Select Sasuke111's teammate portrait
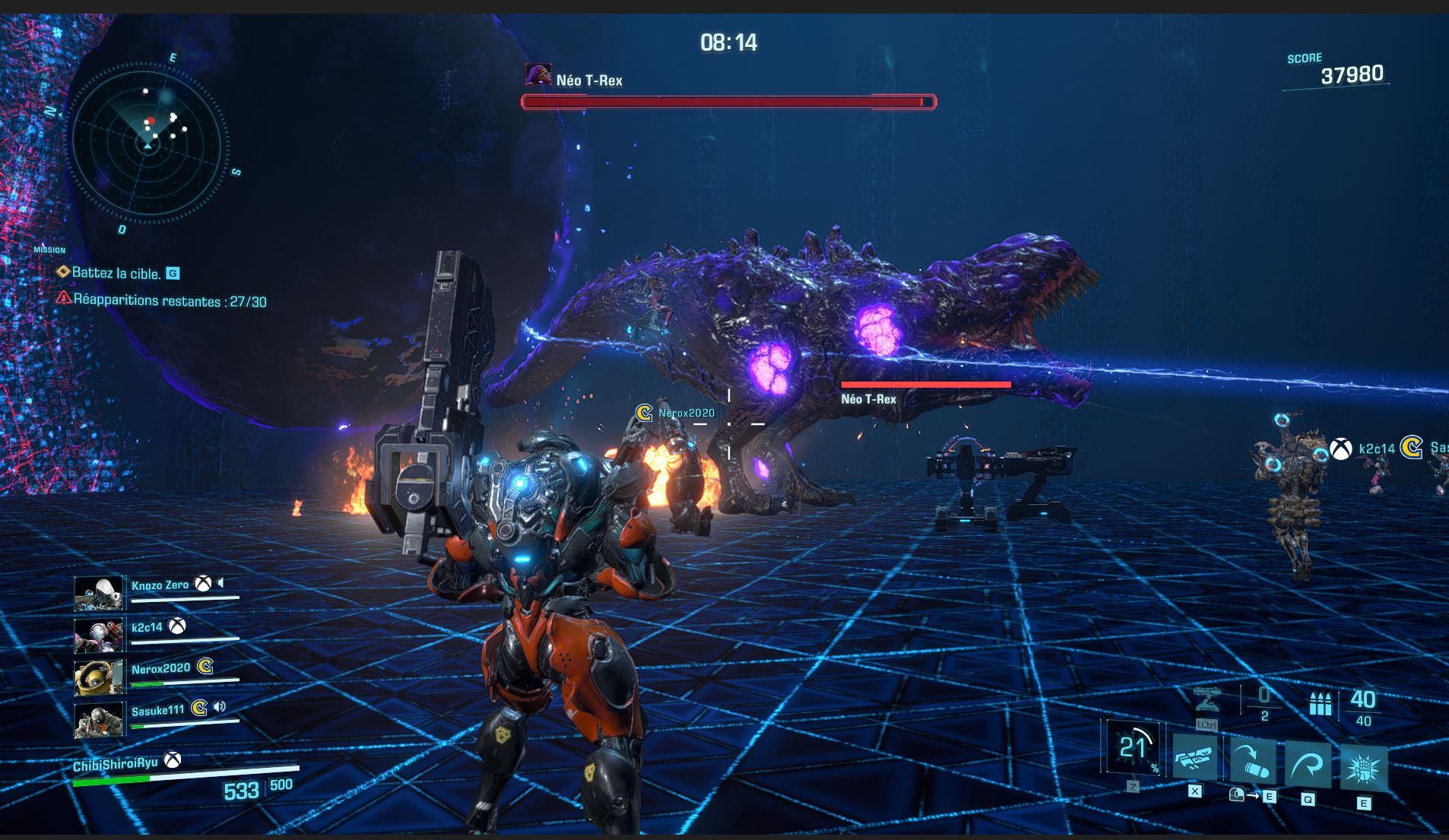Viewport: 1449px width, 840px height. click(x=99, y=719)
